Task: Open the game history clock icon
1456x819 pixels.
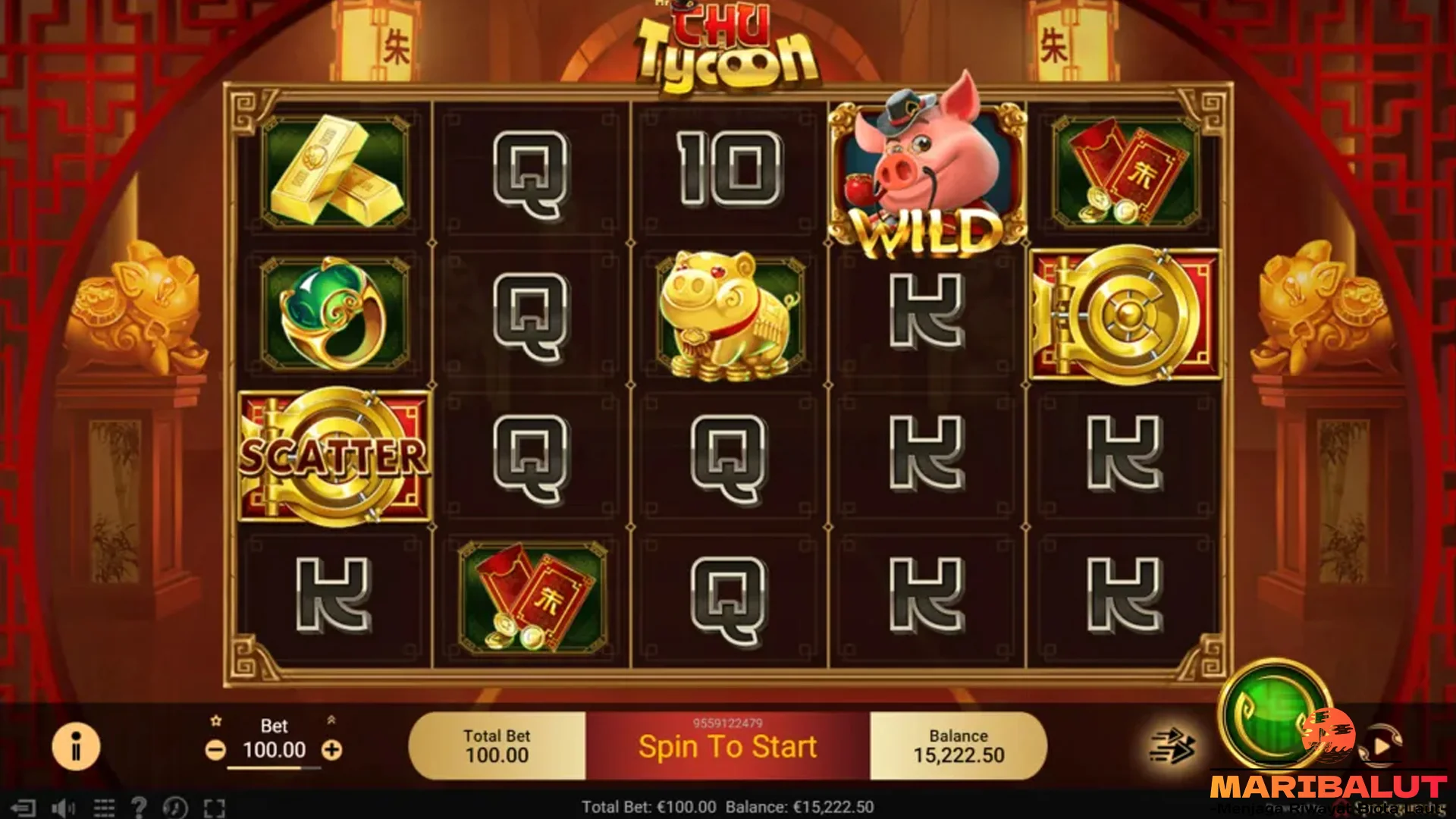Action: (176, 808)
